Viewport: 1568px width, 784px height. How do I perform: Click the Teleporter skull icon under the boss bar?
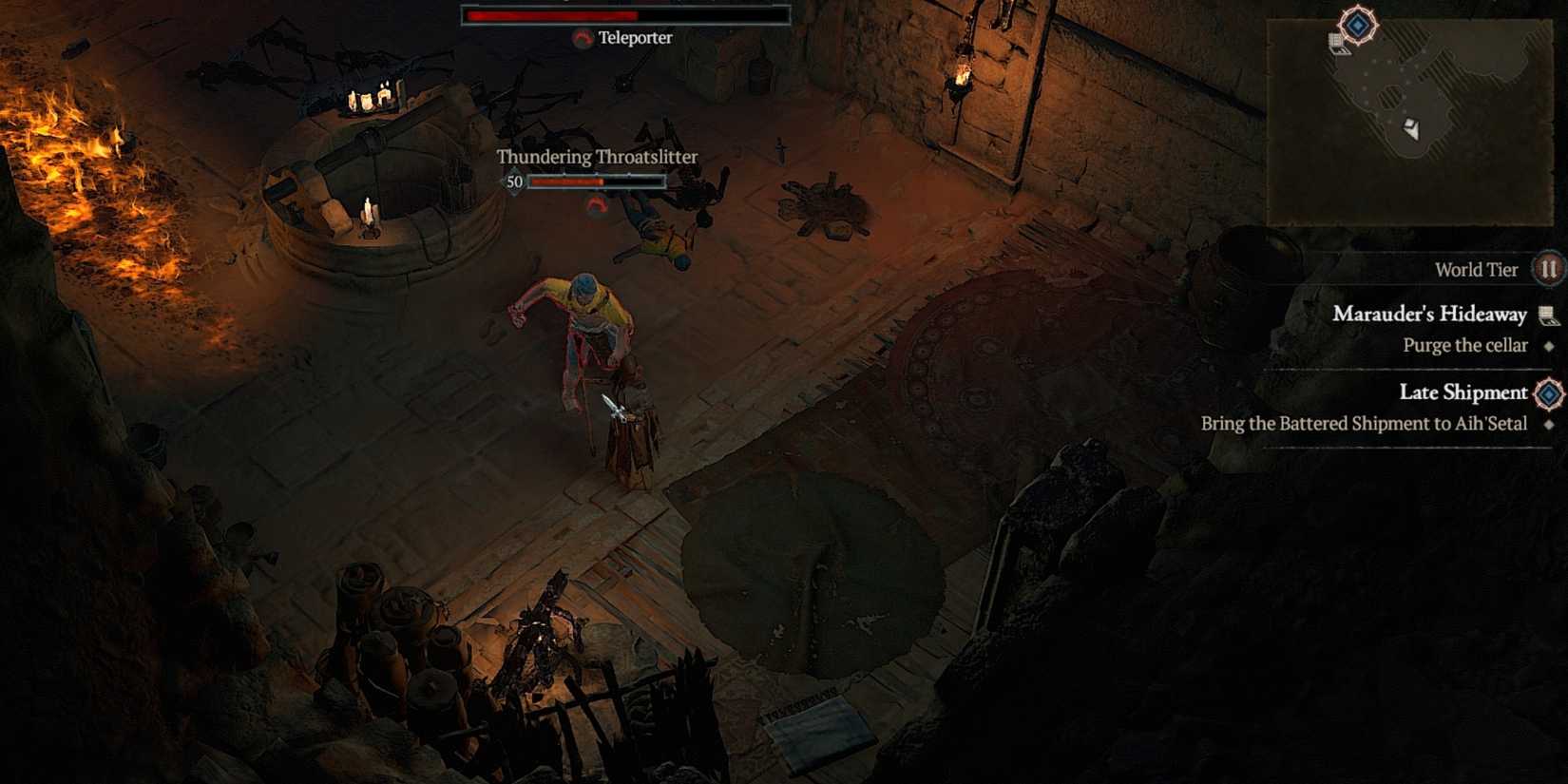tap(583, 39)
